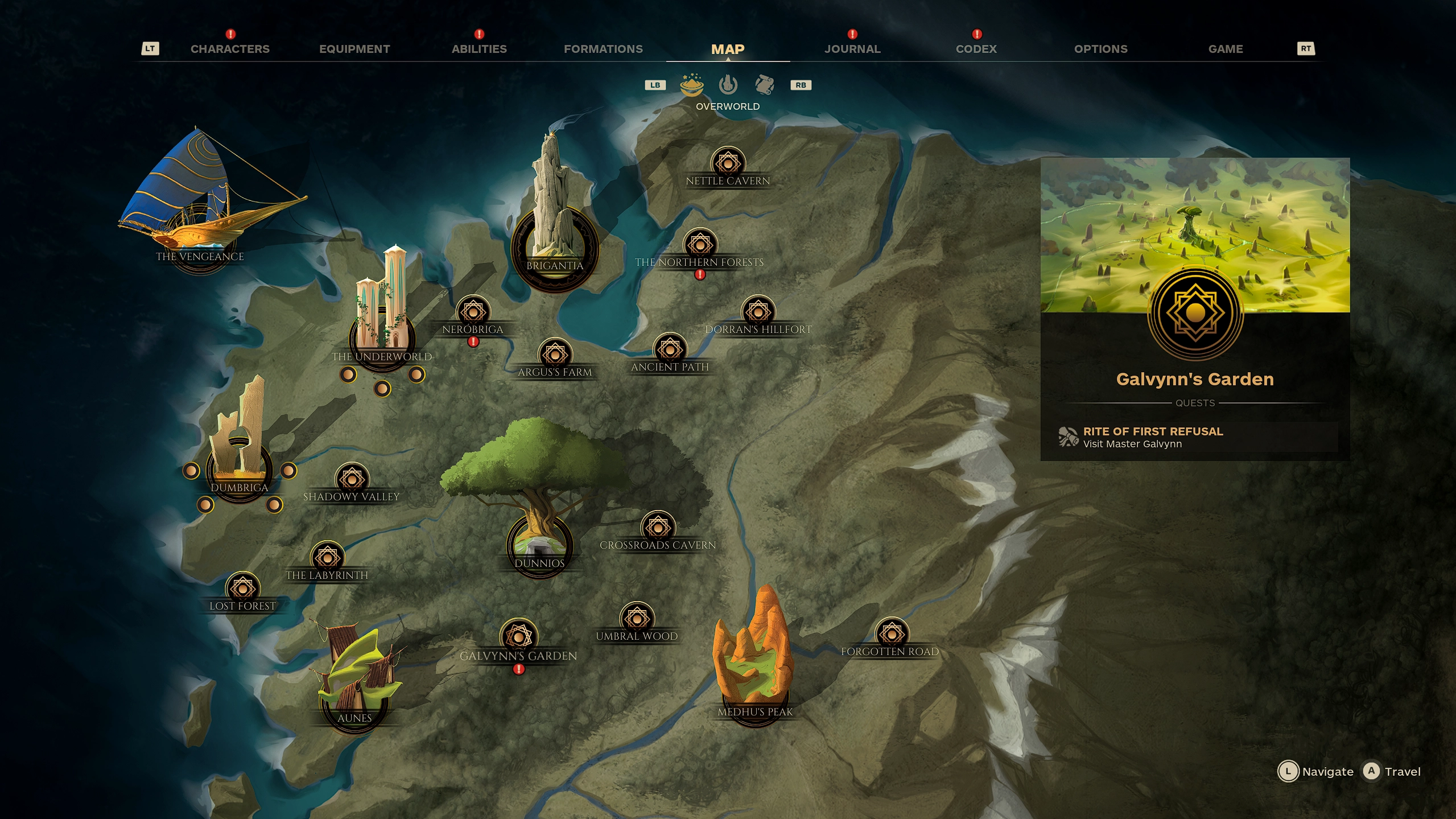Switch to the JOURNAL tab

pyautogui.click(x=851, y=49)
